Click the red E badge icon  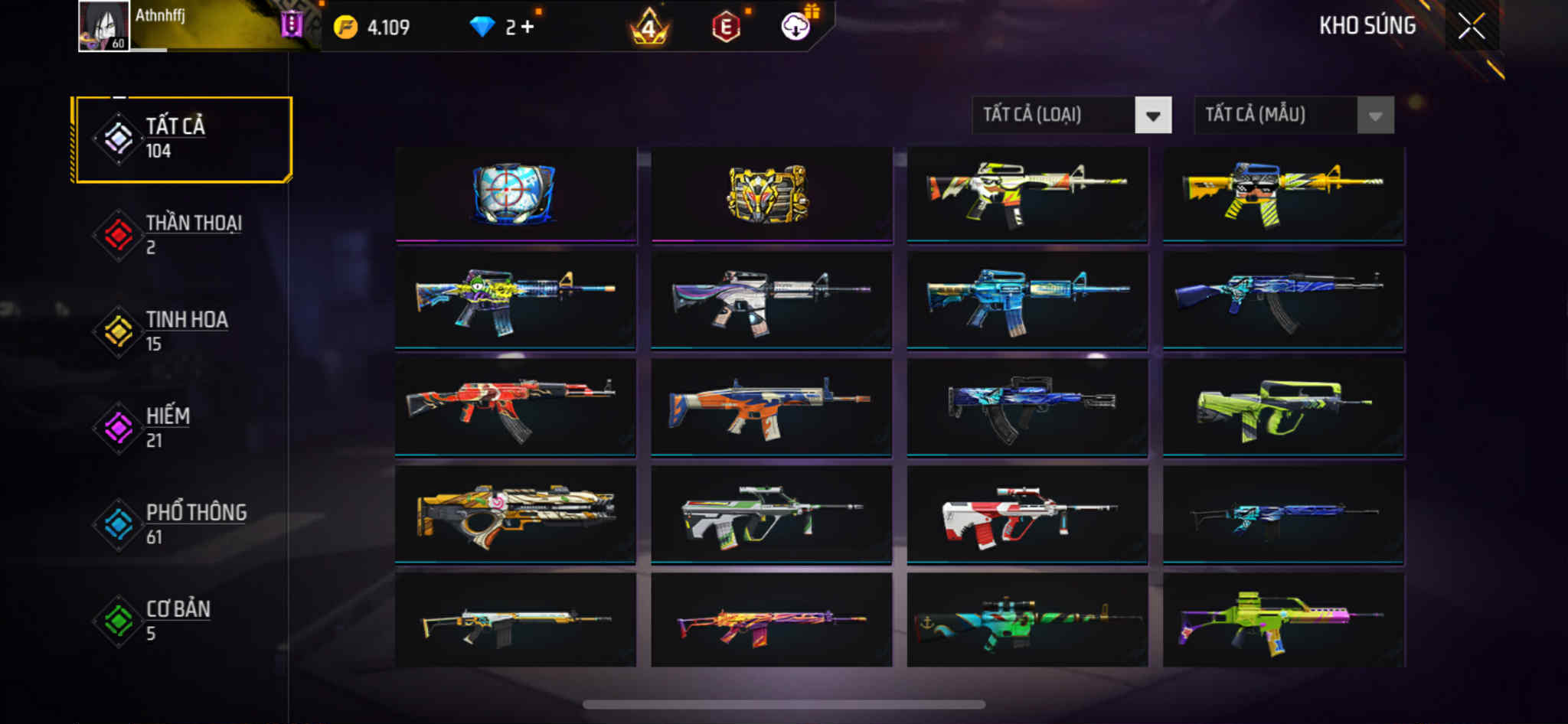click(x=726, y=28)
